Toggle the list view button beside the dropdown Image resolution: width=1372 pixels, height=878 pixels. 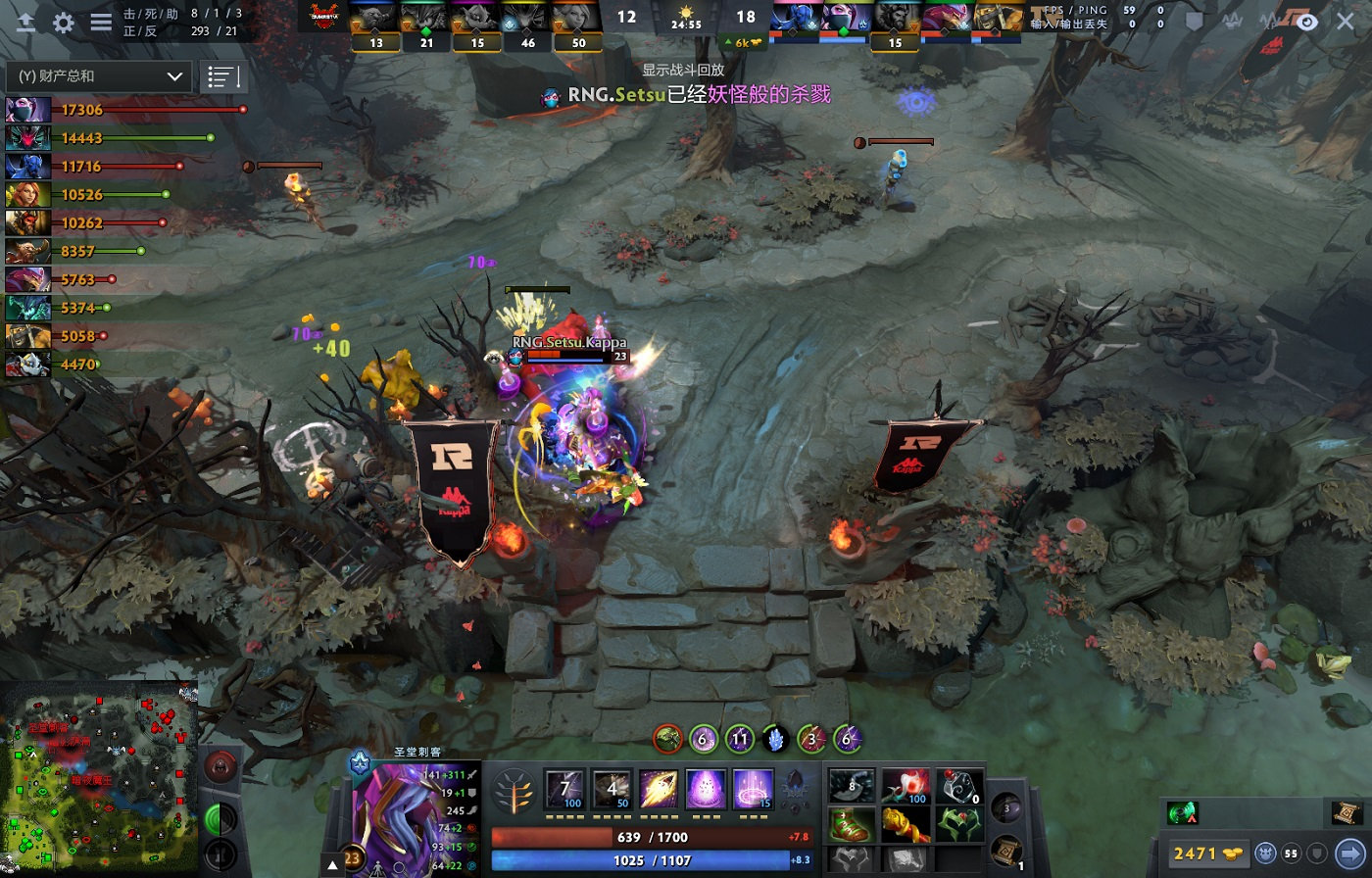click(222, 76)
